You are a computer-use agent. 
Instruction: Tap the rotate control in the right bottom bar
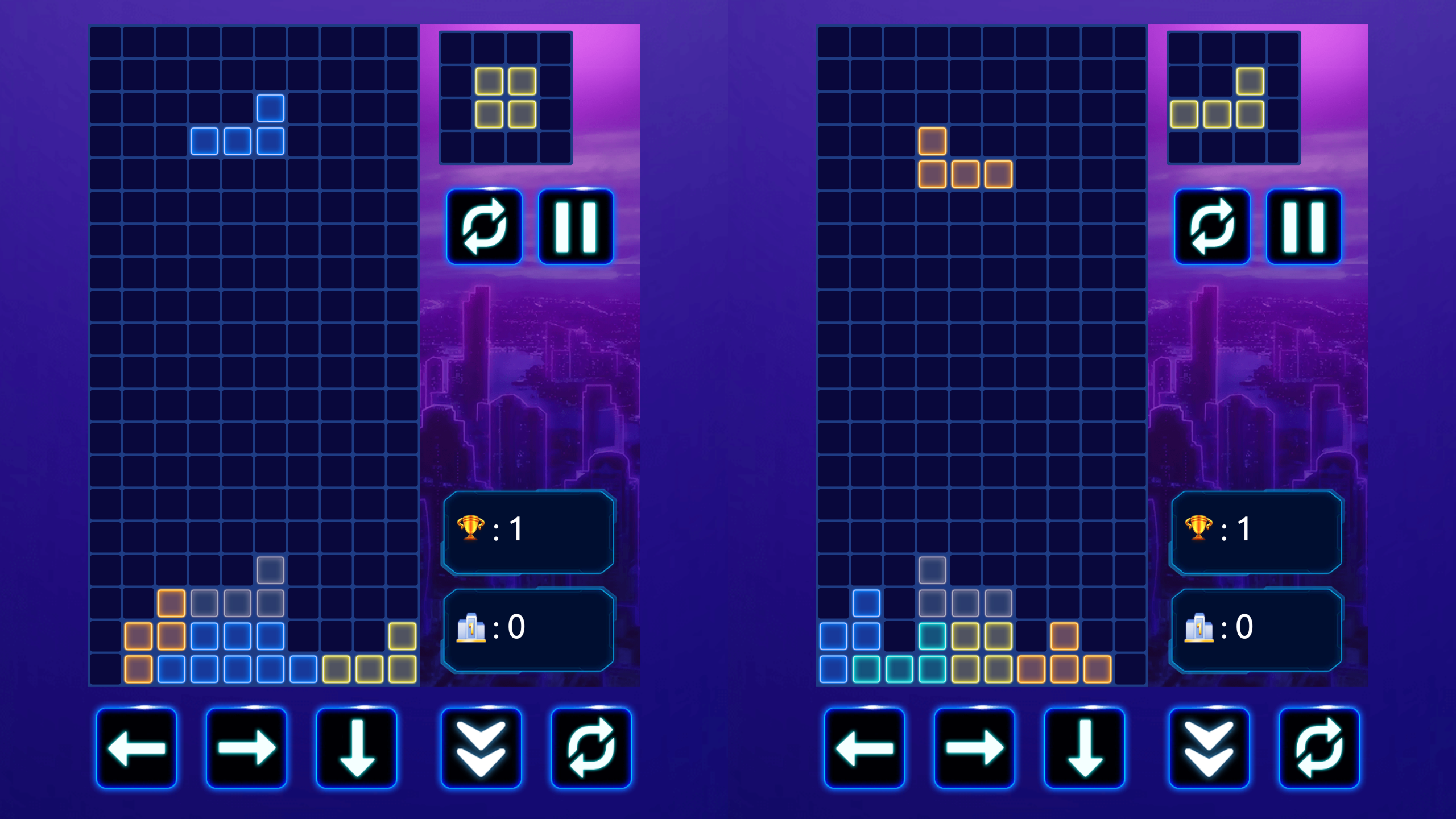click(1323, 748)
